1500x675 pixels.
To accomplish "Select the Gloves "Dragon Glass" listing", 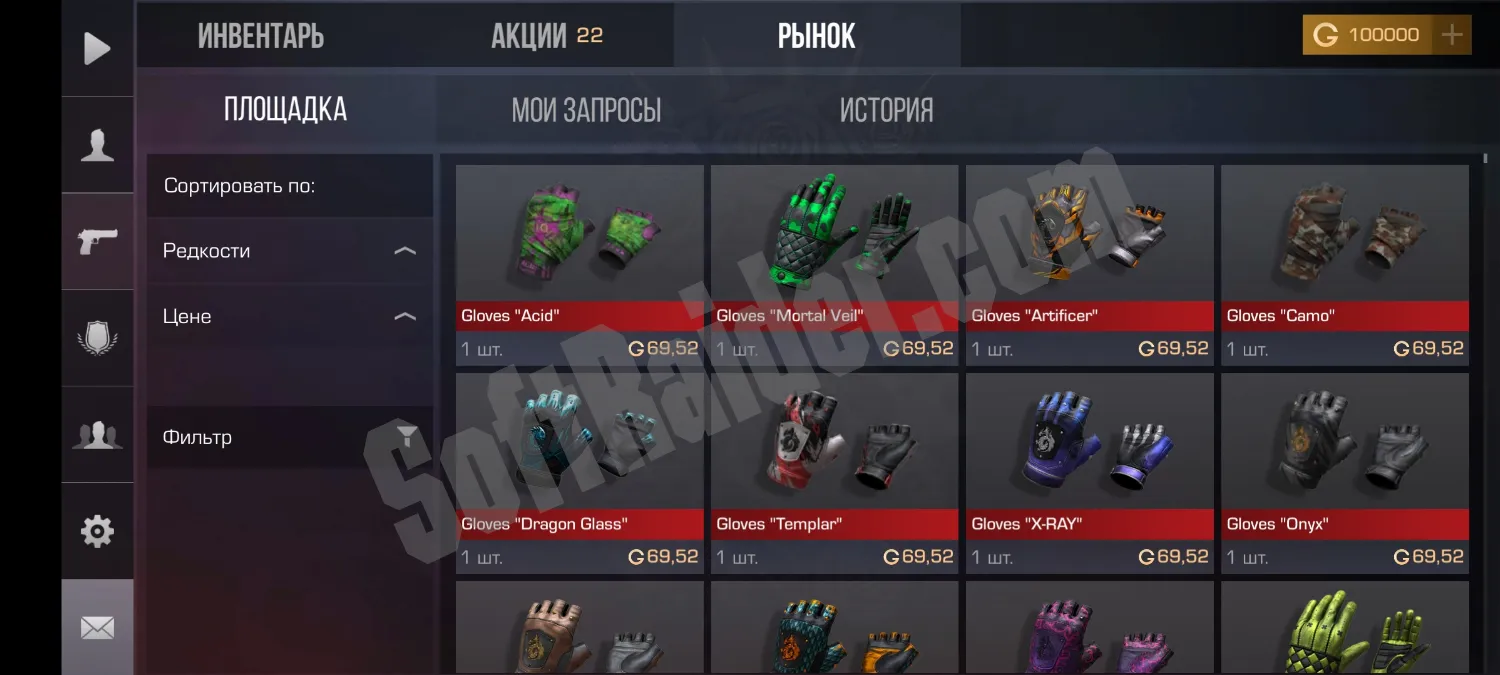I will click(580, 472).
